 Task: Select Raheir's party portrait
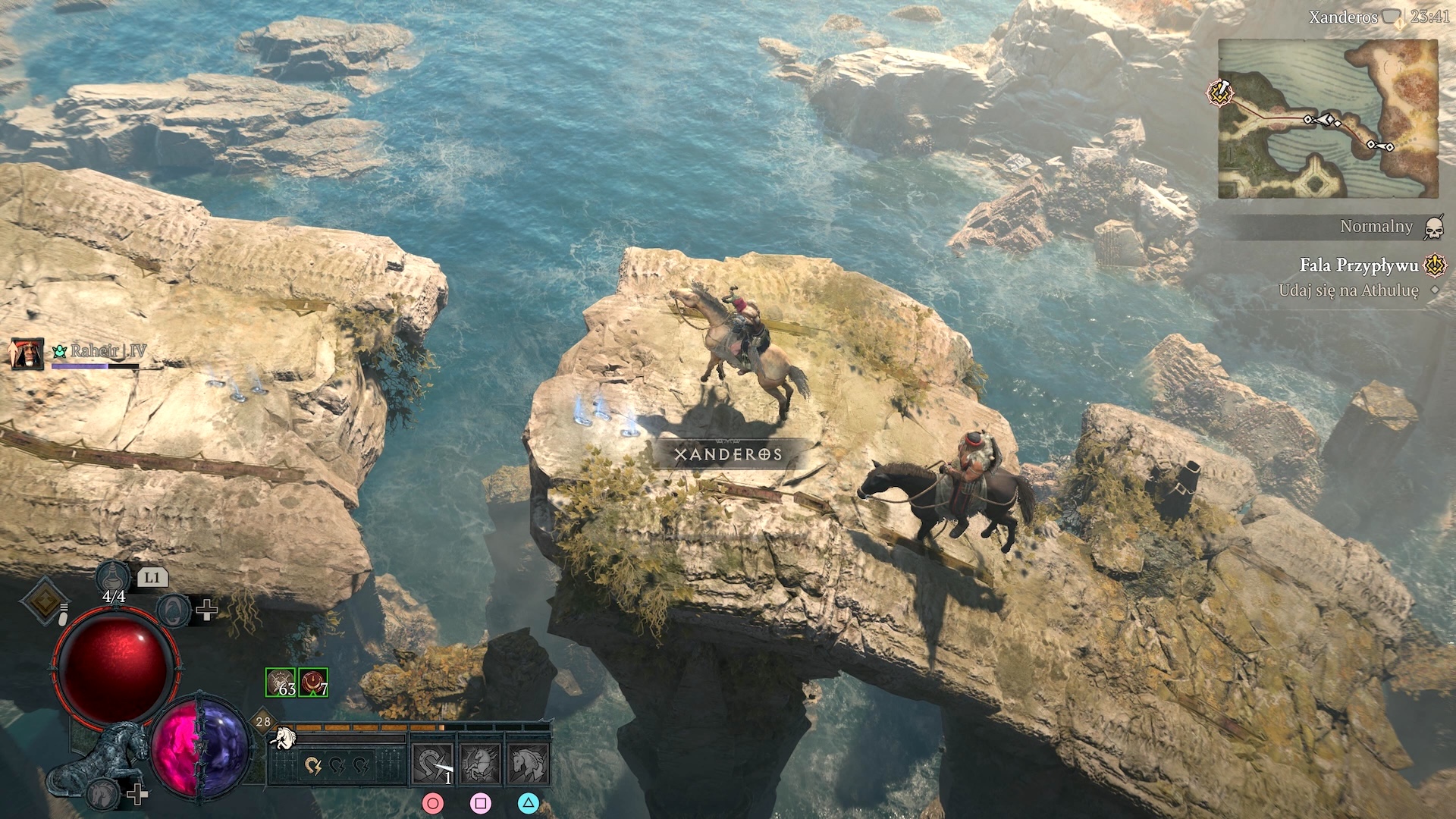point(26,353)
